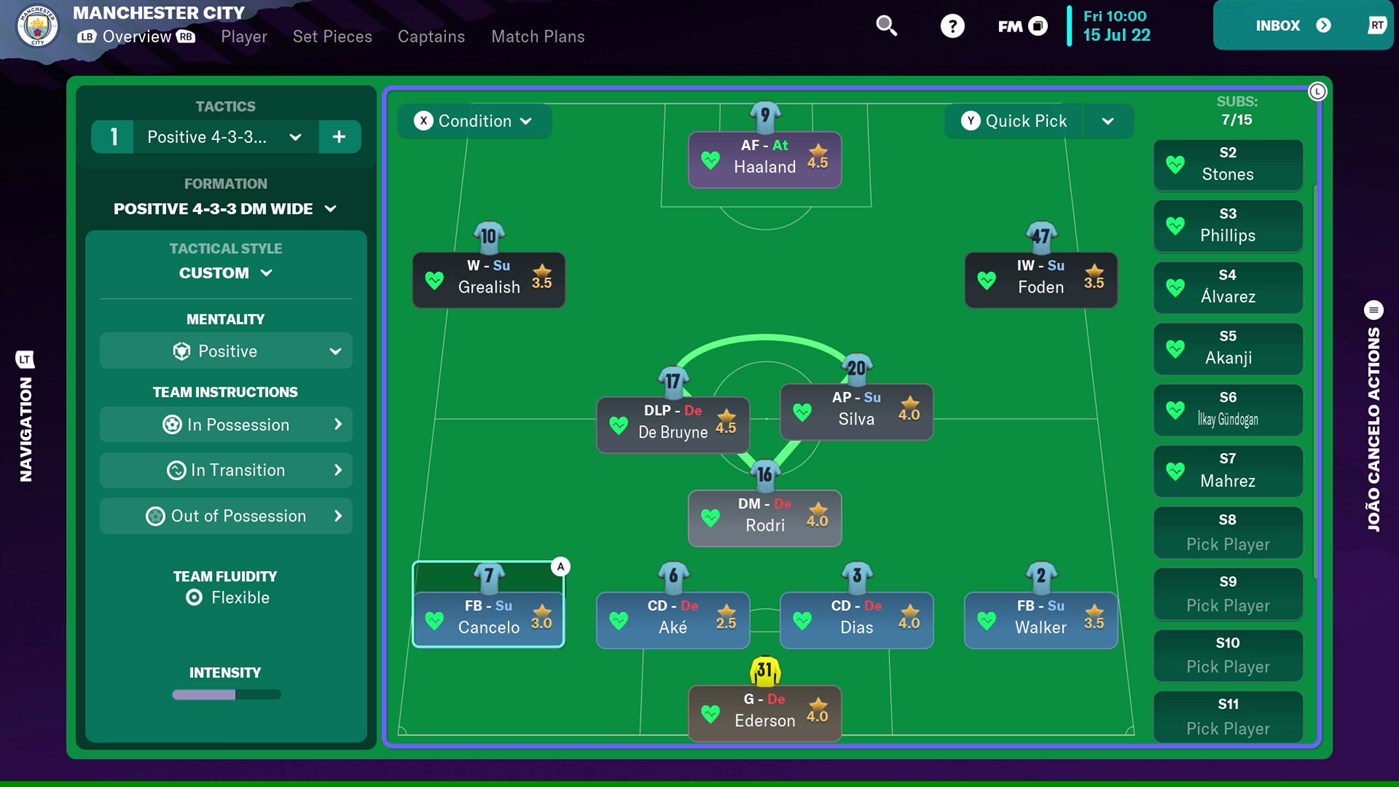Toggle Grealish's fitness heart icon

click(434, 280)
